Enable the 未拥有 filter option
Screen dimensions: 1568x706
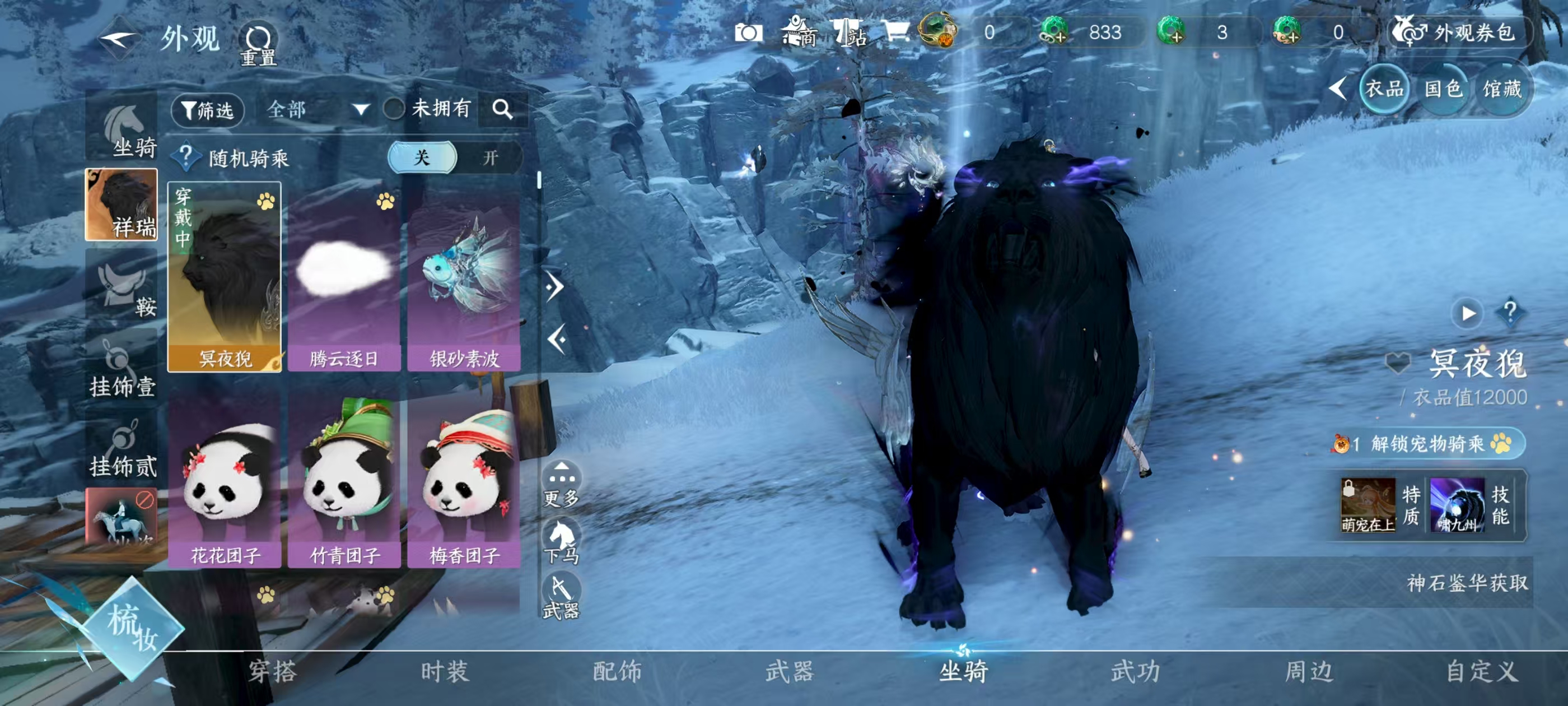tap(394, 110)
